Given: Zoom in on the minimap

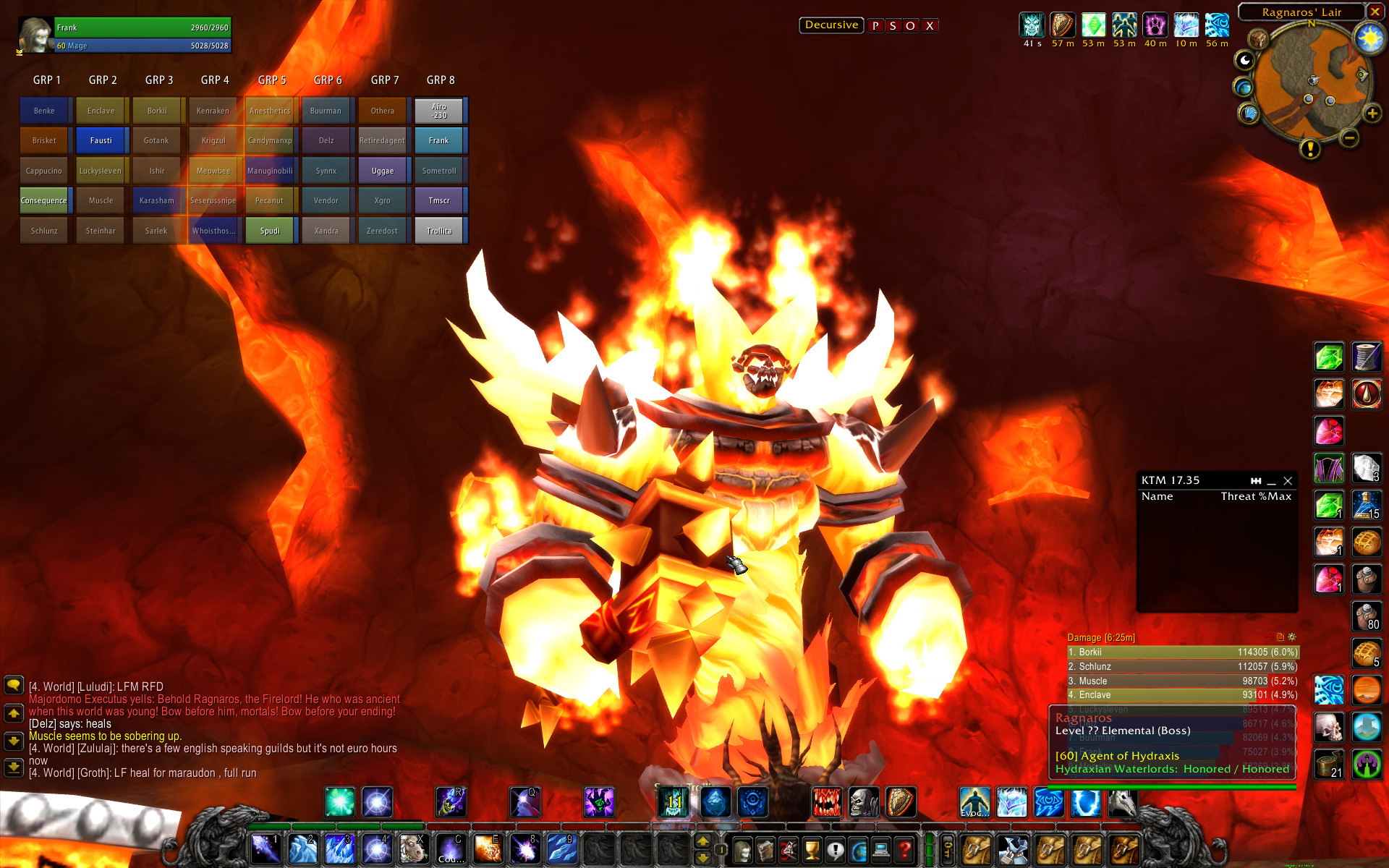Looking at the screenshot, I should click(1372, 114).
